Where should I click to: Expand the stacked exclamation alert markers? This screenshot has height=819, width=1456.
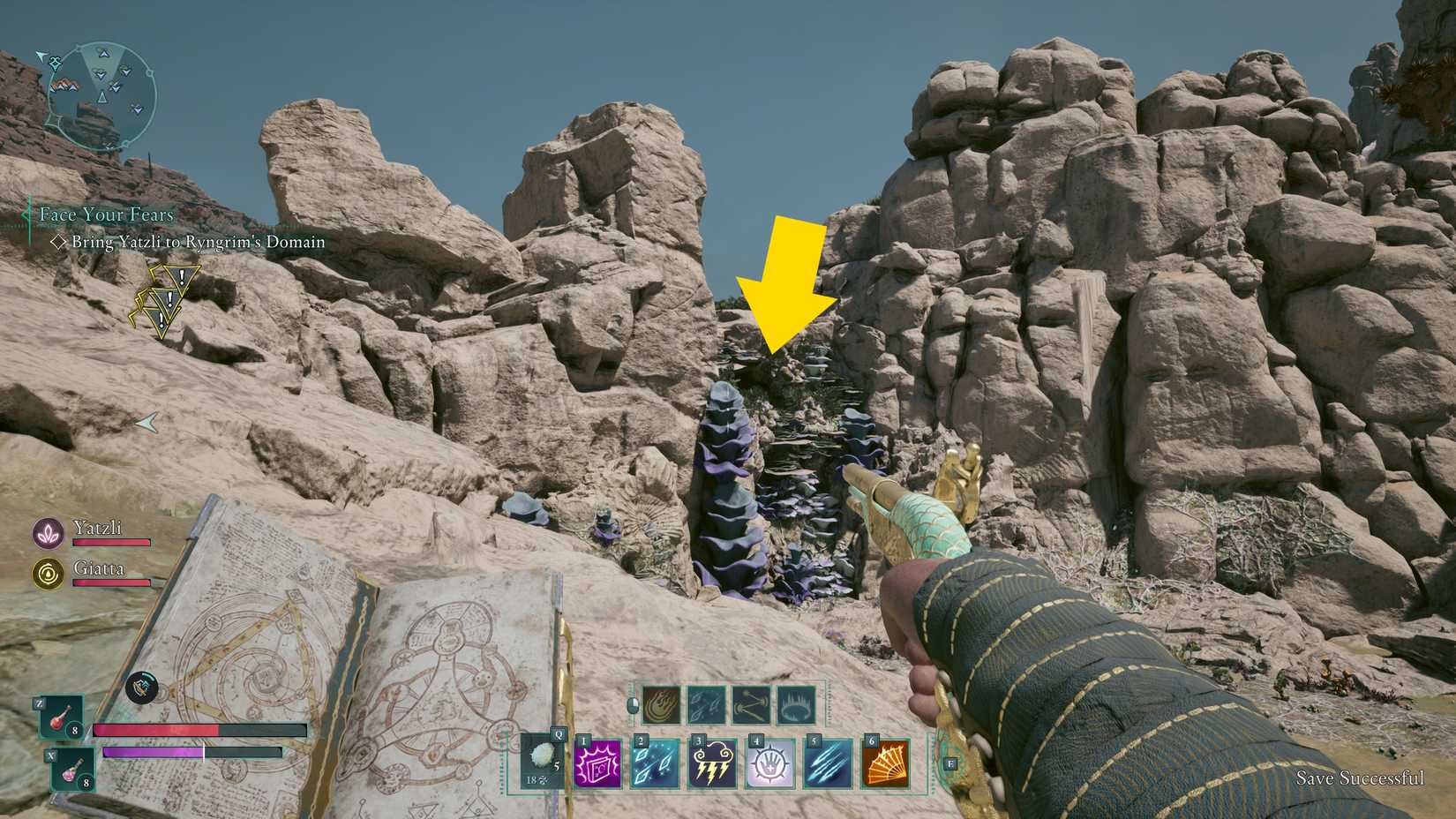coord(162,301)
